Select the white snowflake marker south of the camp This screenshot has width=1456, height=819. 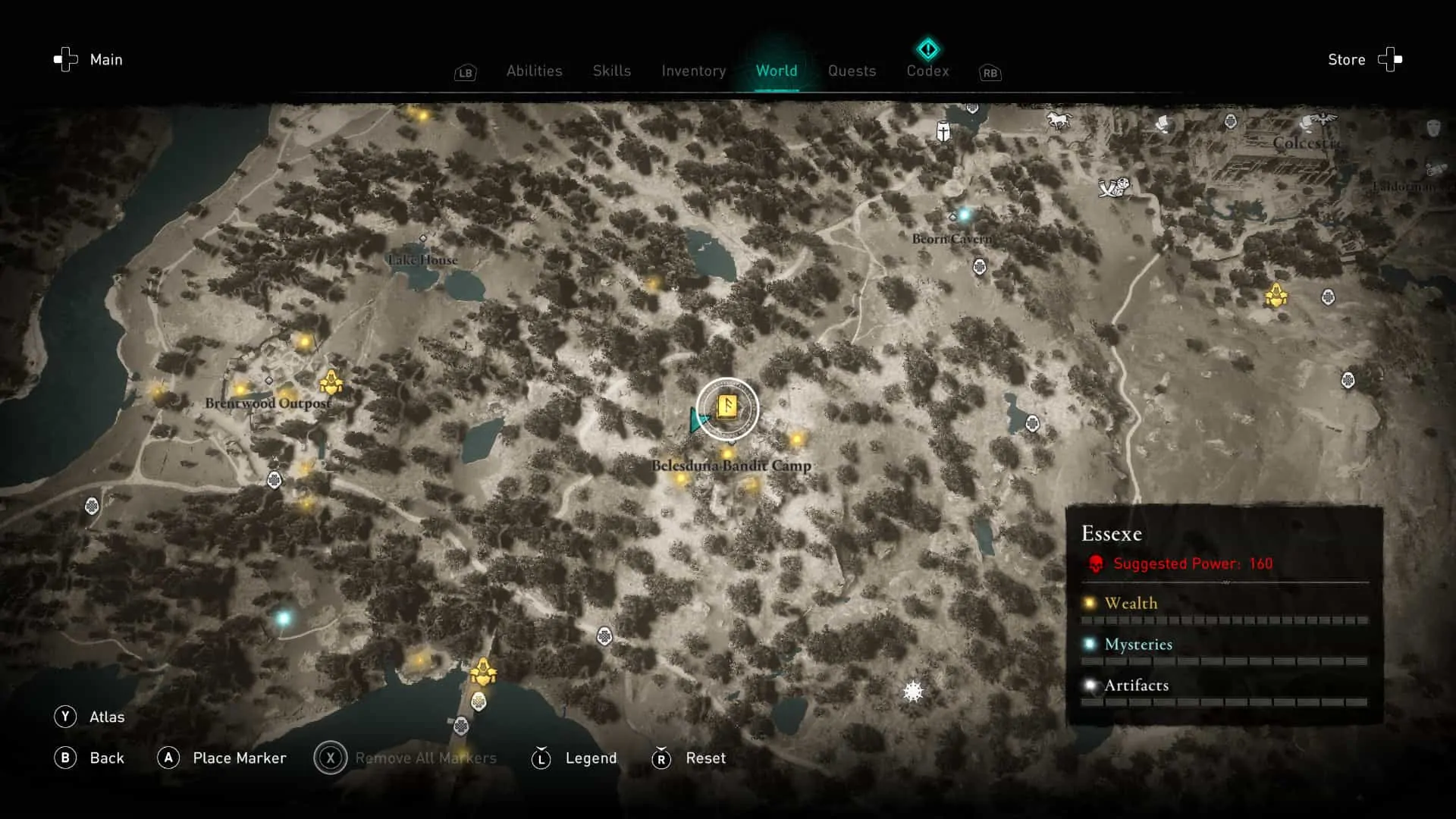point(912,691)
